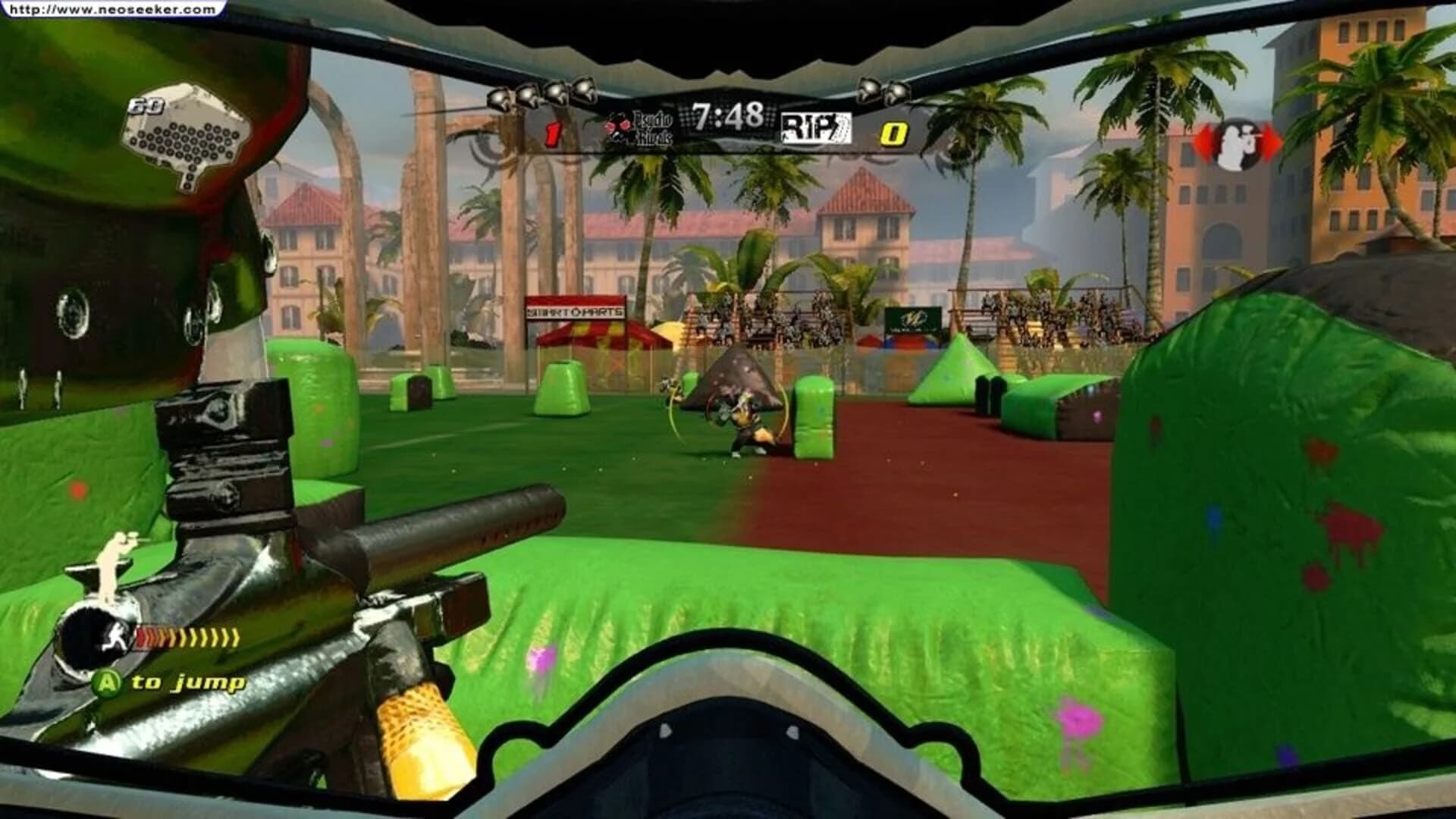Screen dimensions: 1456x819
Task: Select the rightmost paint grenade icon on the HUD
Action: point(896,93)
